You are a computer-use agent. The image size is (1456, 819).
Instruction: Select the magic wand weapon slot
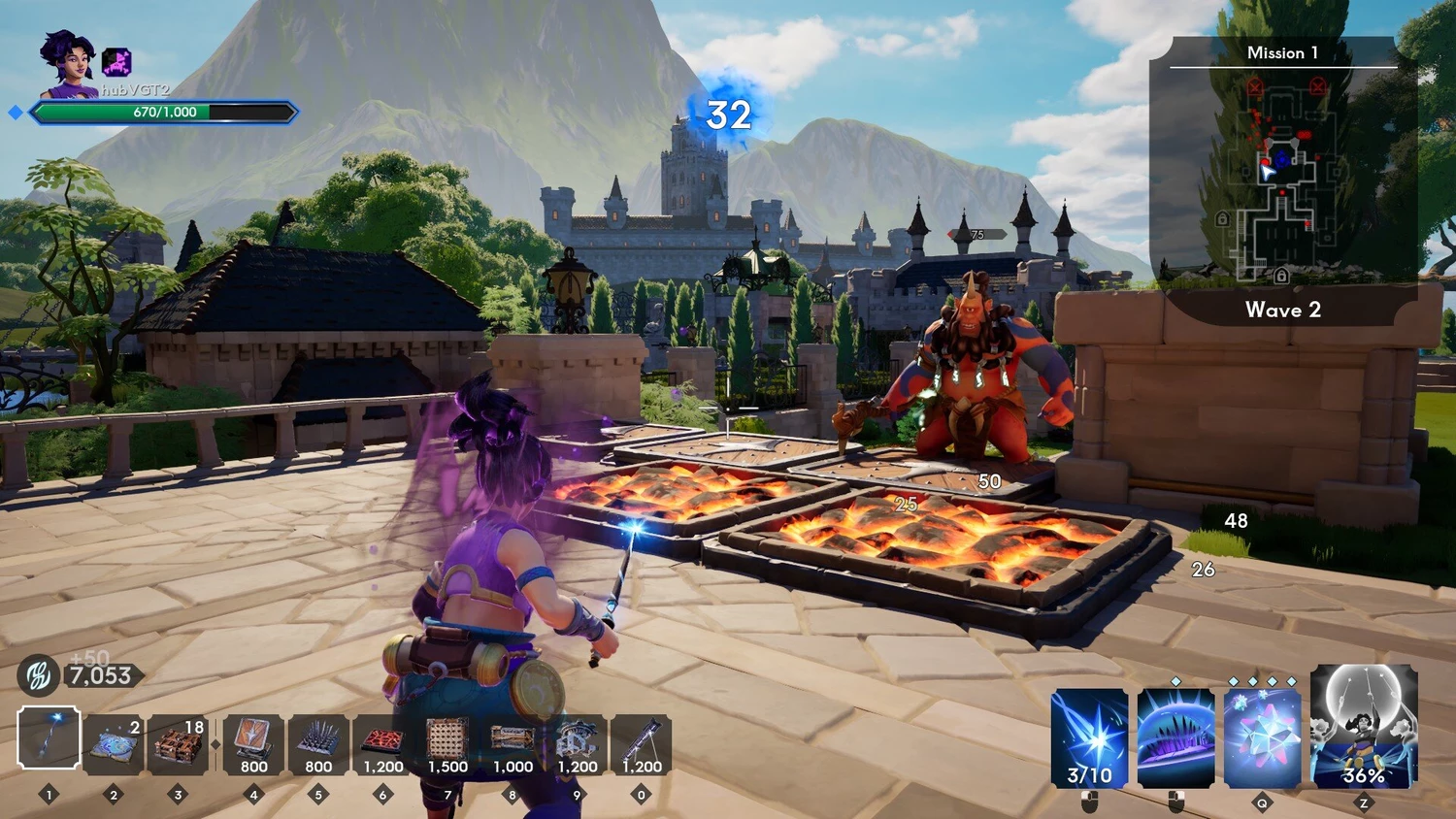[x=49, y=739]
